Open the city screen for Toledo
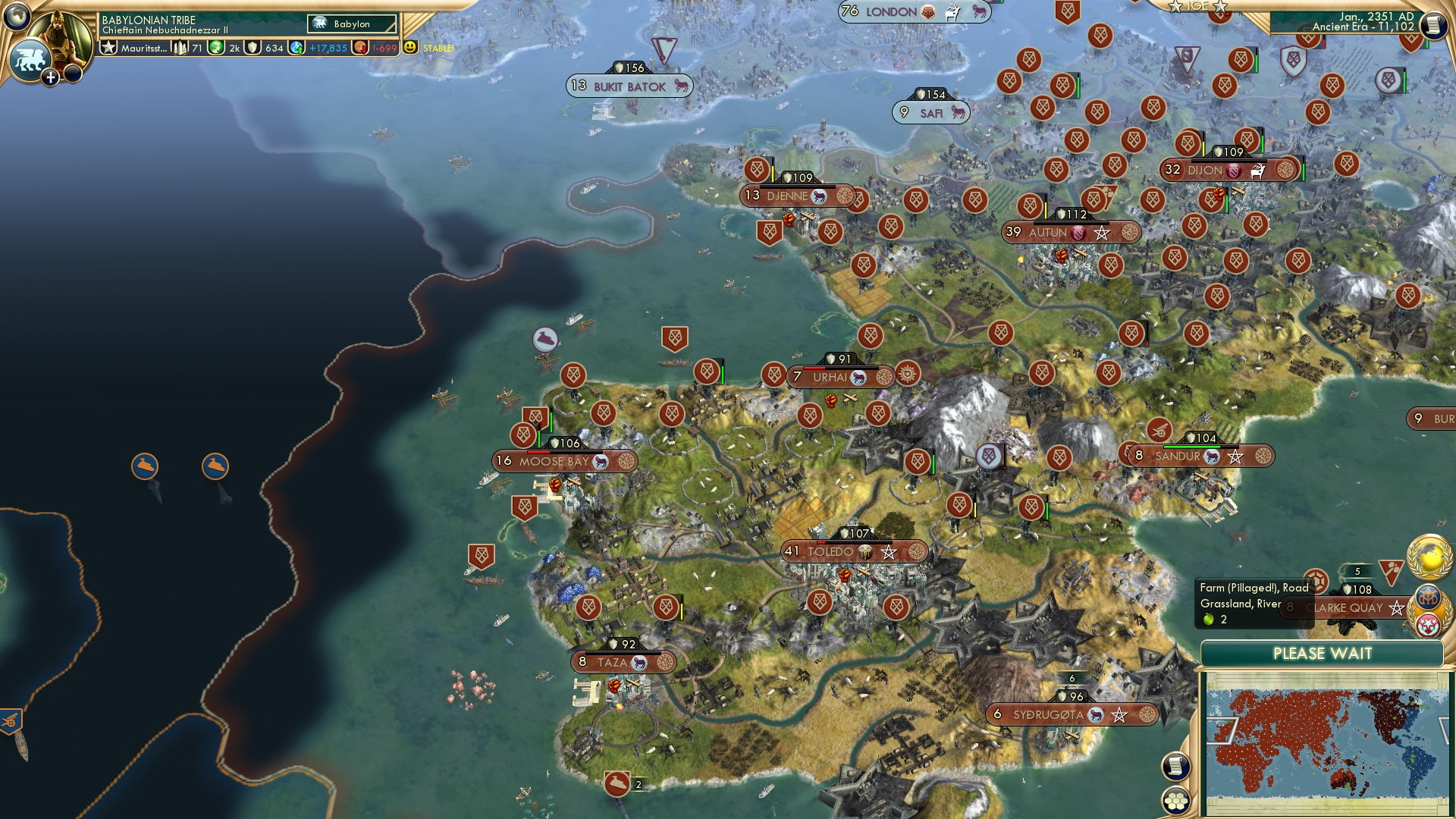 tap(833, 552)
